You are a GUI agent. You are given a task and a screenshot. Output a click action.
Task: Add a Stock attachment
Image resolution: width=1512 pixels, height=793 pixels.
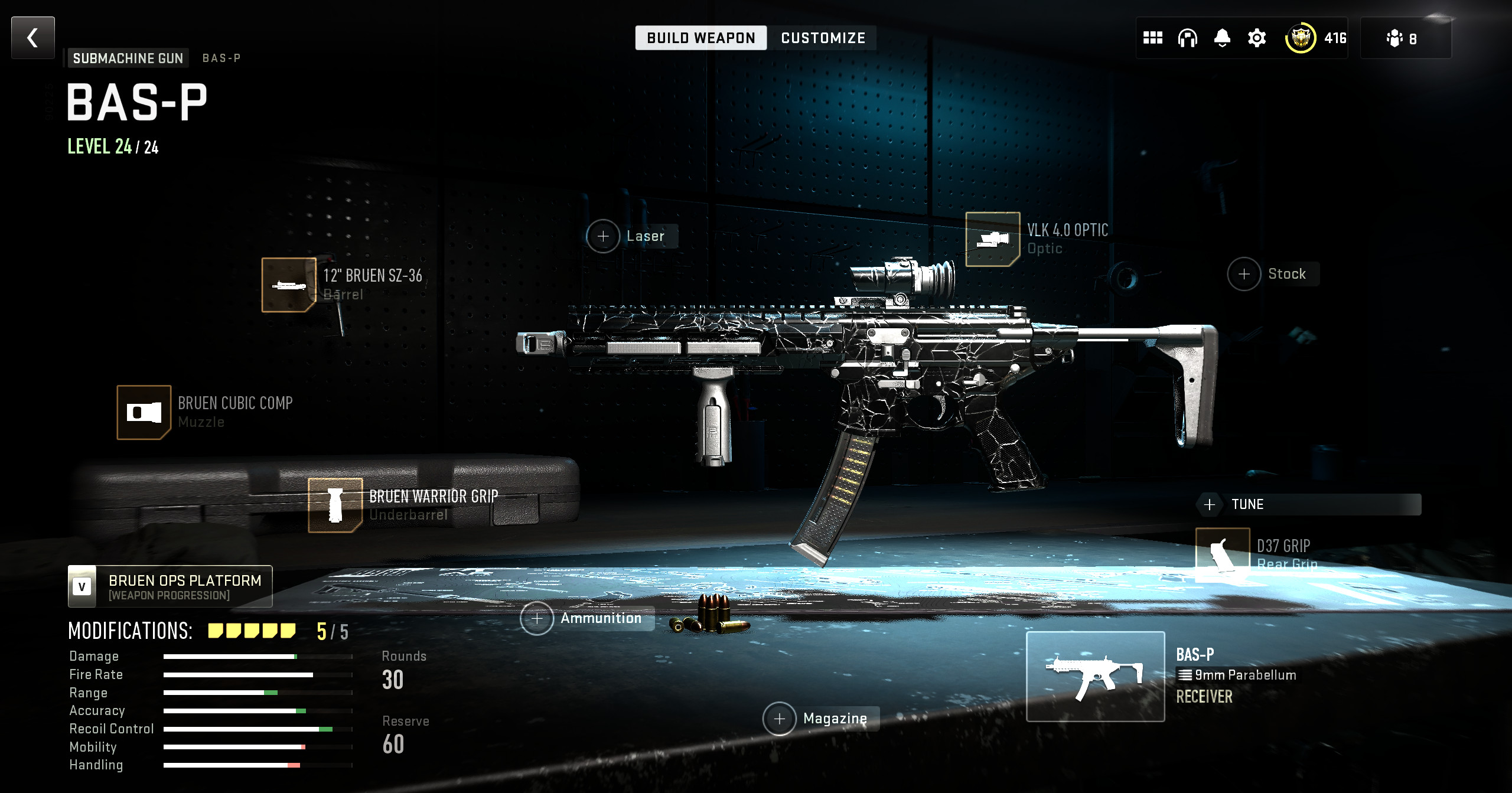(x=1244, y=274)
